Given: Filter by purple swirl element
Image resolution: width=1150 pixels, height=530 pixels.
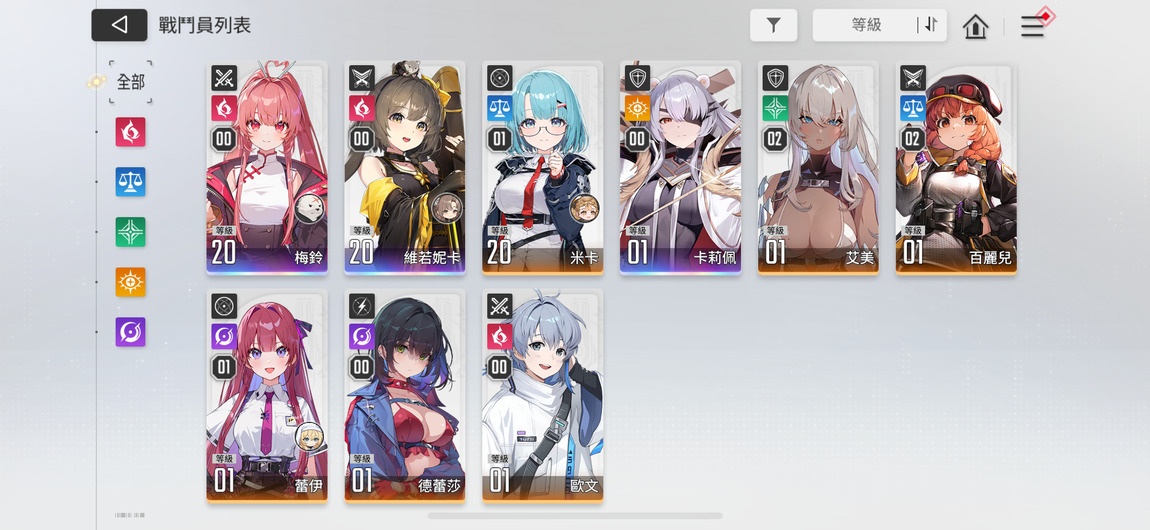Looking at the screenshot, I should pyautogui.click(x=131, y=332).
